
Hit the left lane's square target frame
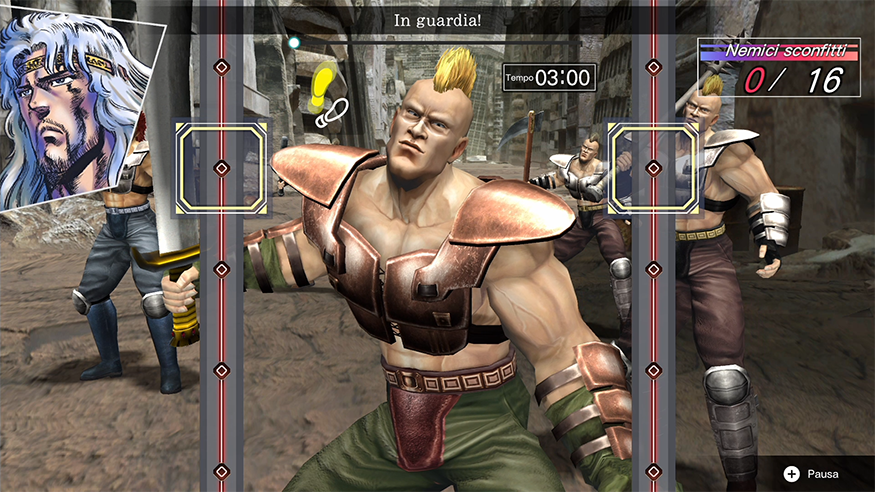click(221, 168)
